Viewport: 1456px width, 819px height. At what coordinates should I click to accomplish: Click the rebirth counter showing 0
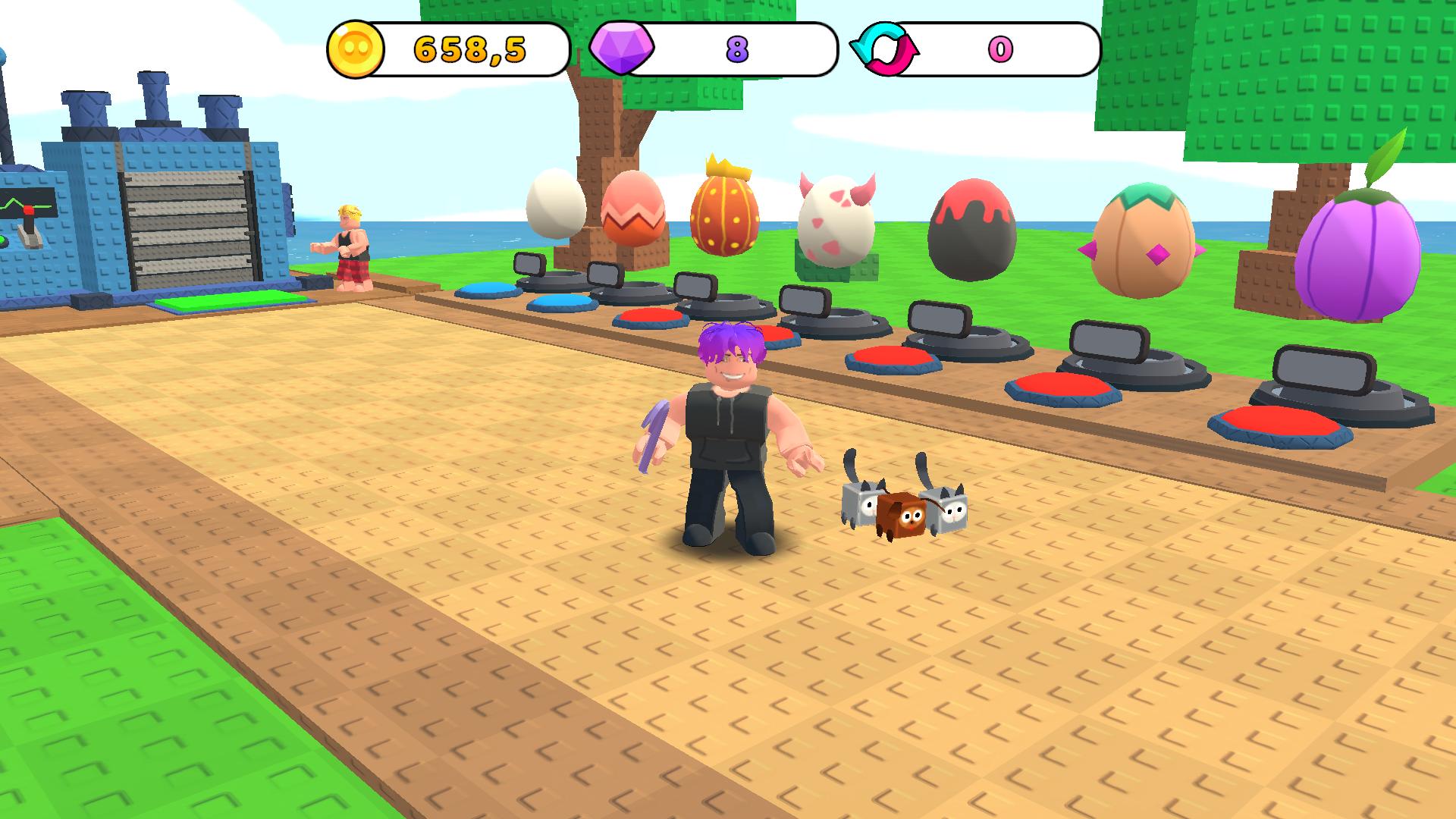[1001, 48]
